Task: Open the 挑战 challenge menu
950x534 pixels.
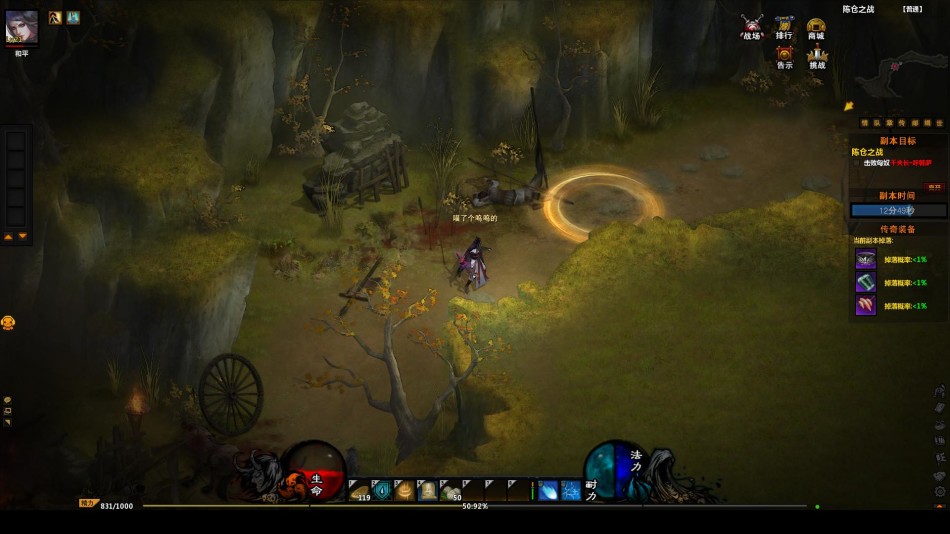Action: (817, 56)
